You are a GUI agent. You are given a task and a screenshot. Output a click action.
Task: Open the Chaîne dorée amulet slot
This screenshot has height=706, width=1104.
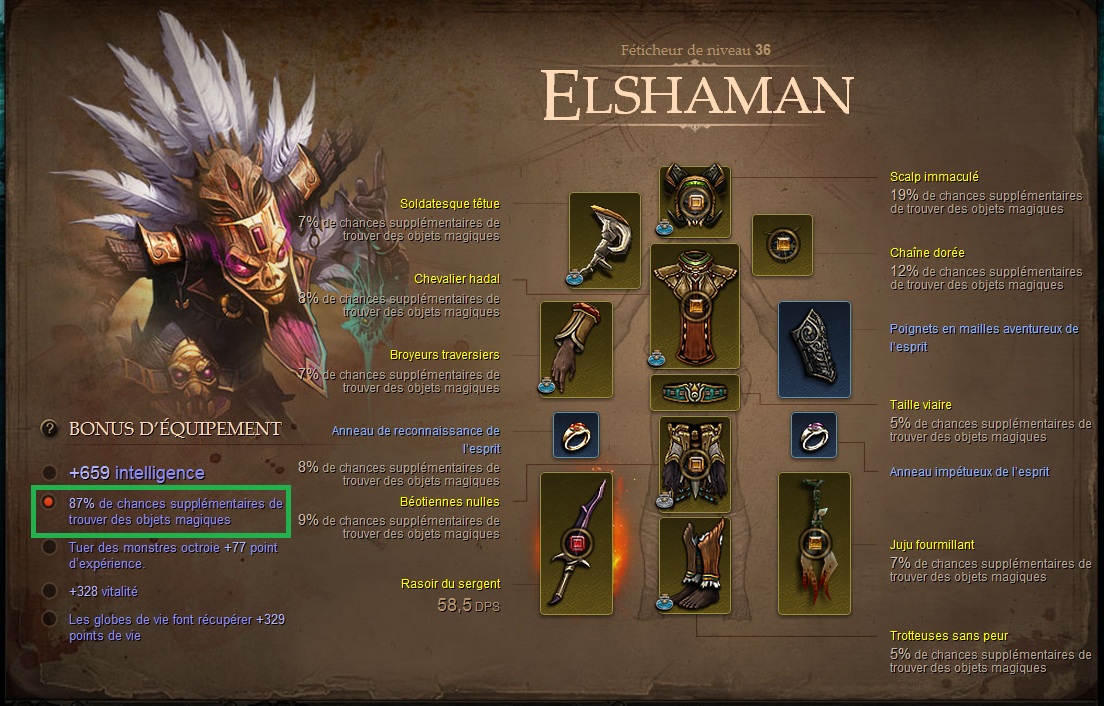pos(781,244)
